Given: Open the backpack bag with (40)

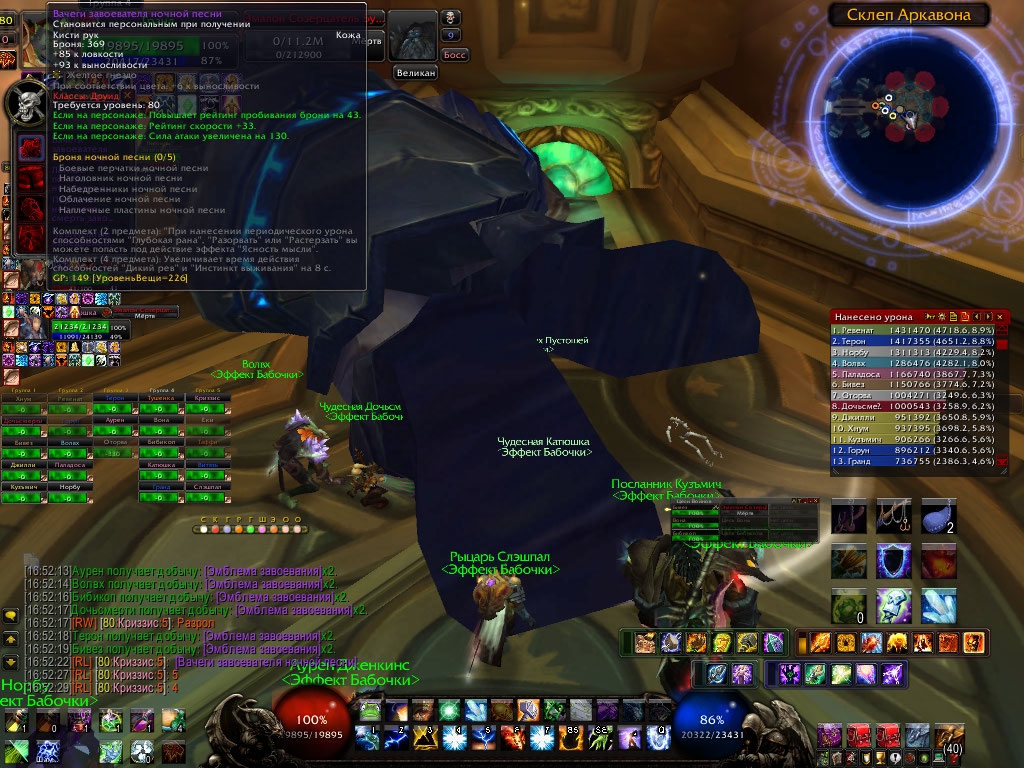Looking at the screenshot, I should (x=949, y=739).
